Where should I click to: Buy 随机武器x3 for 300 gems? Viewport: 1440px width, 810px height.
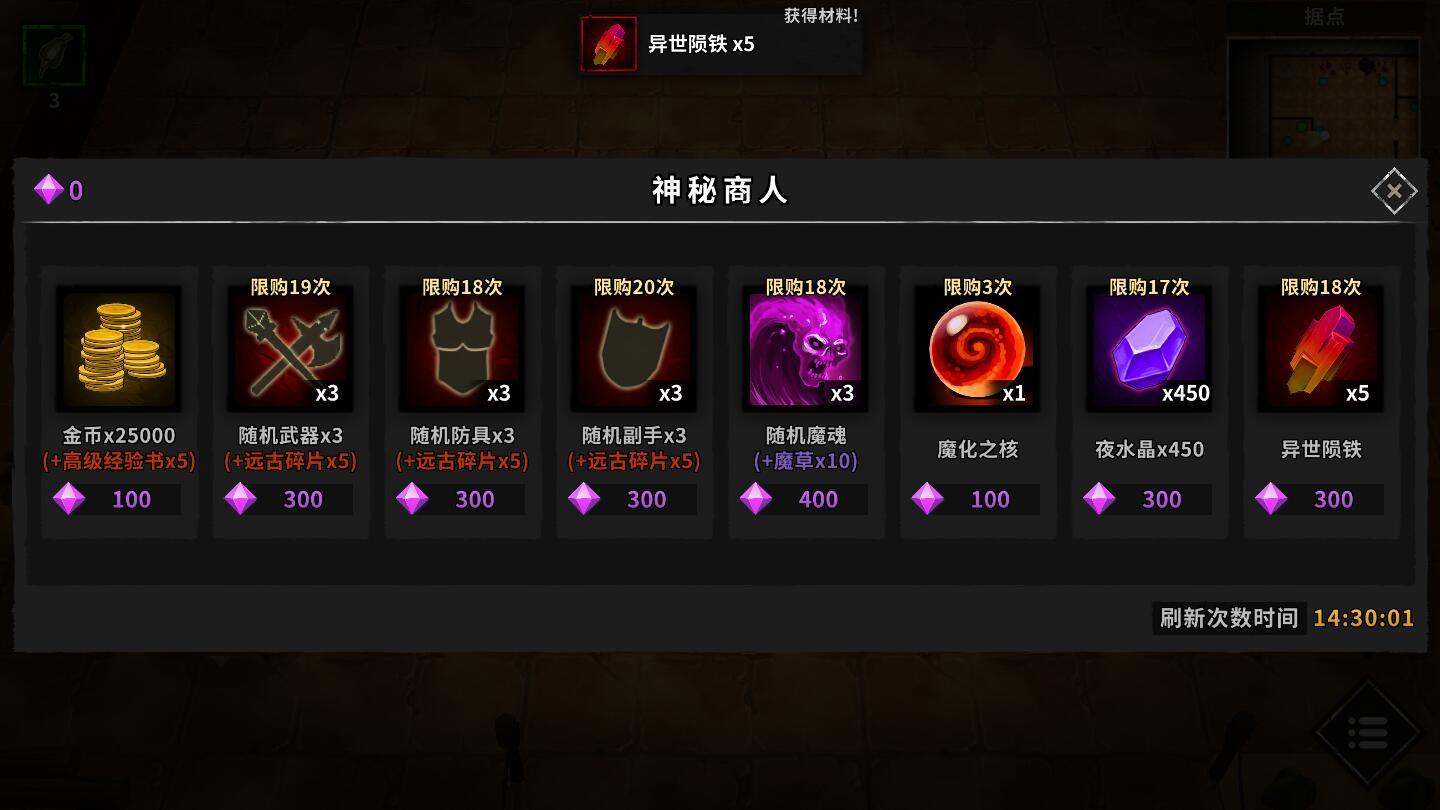[290, 499]
